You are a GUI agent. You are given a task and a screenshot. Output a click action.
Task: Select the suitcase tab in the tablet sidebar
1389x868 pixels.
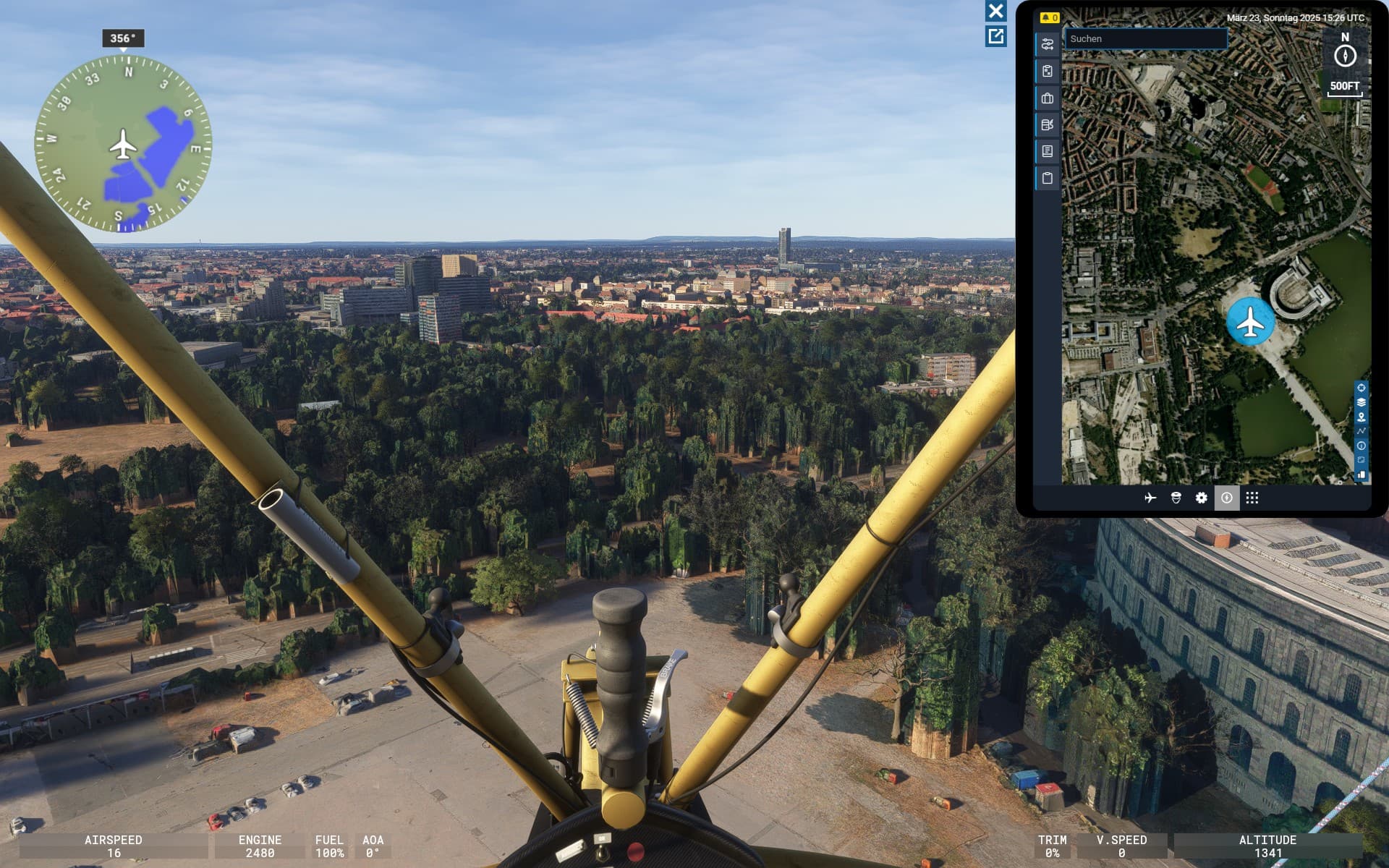pyautogui.click(x=1047, y=98)
